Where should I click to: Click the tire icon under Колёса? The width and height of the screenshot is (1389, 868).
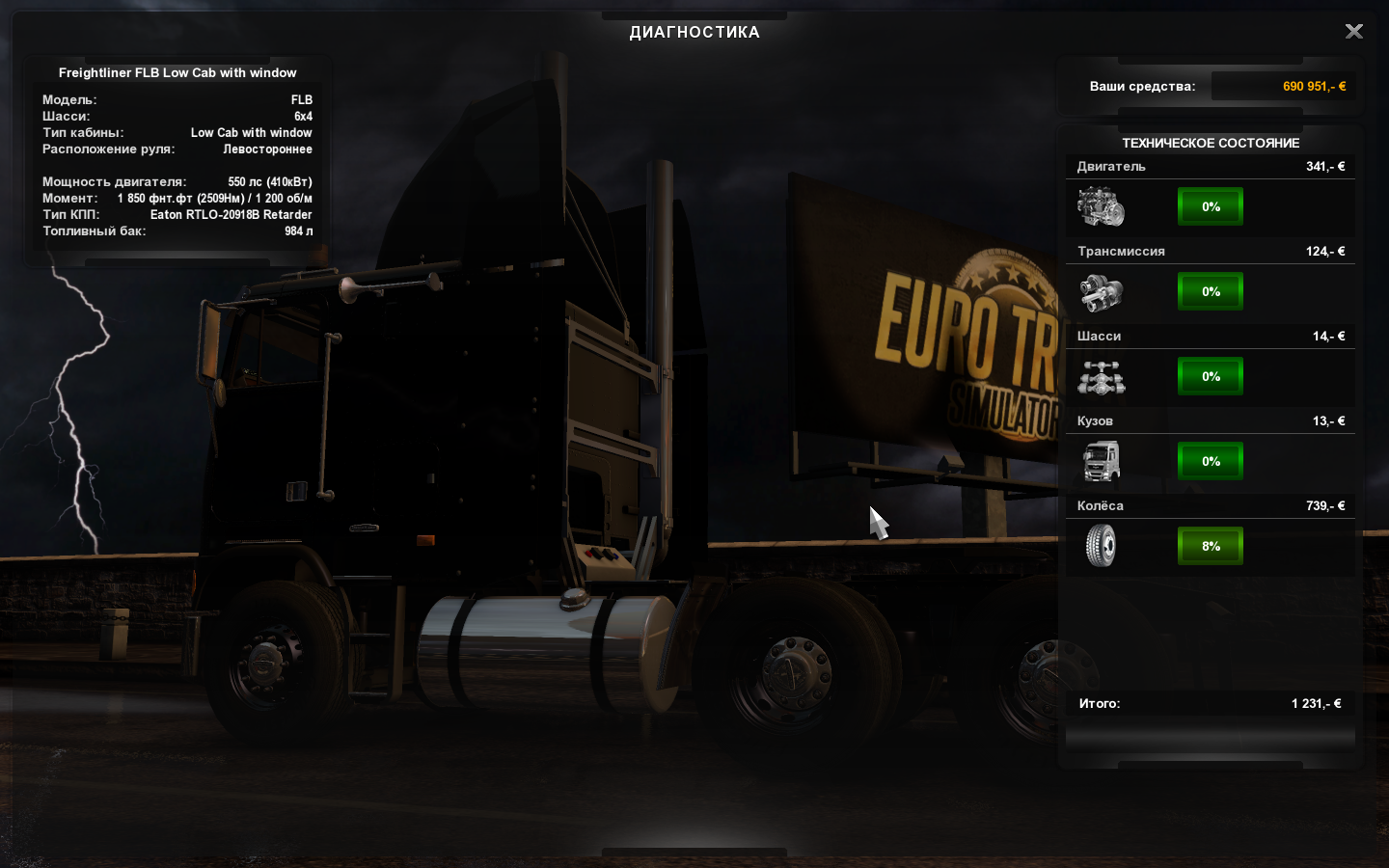click(x=1101, y=547)
